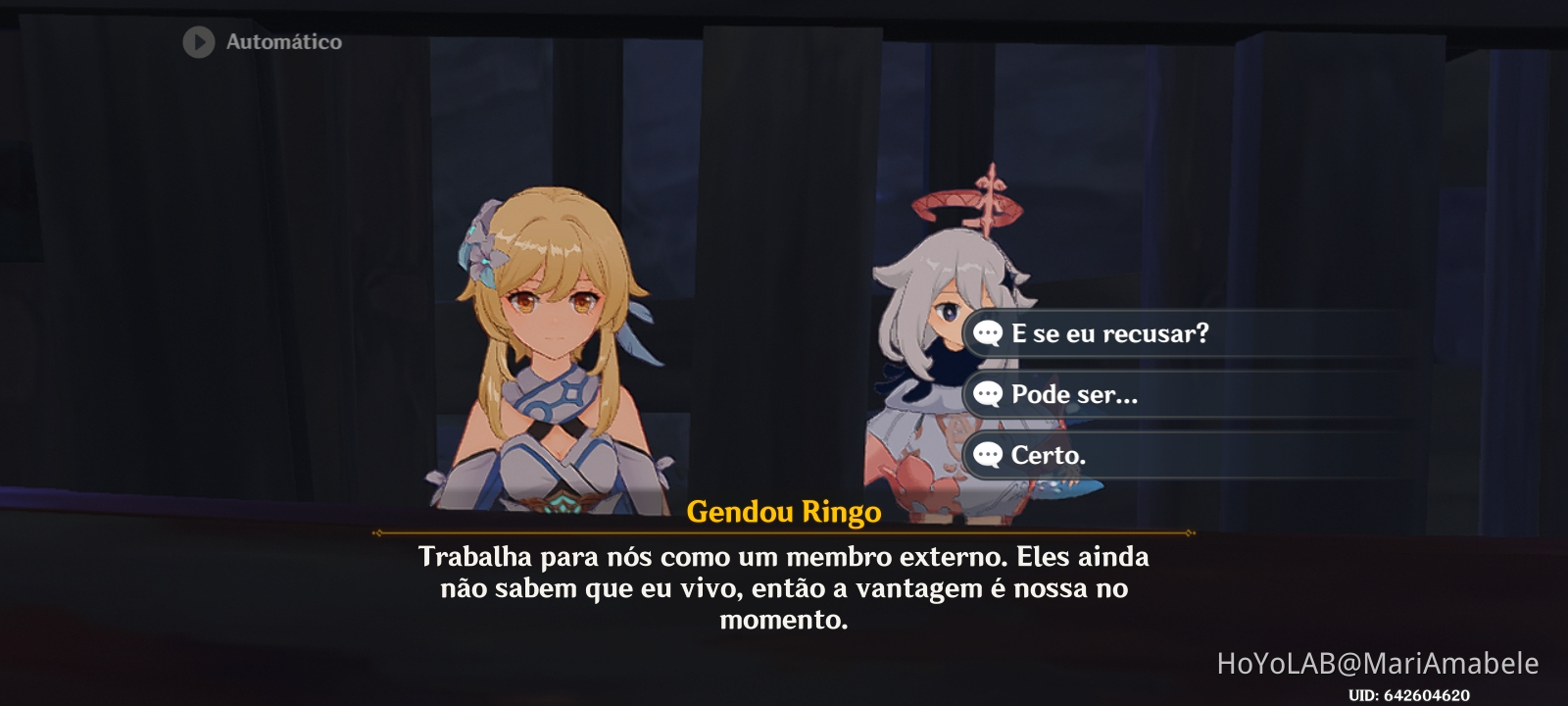Click the speech bubble icon beside 'E se eu recusar?'
The image size is (1568, 706).
(987, 334)
